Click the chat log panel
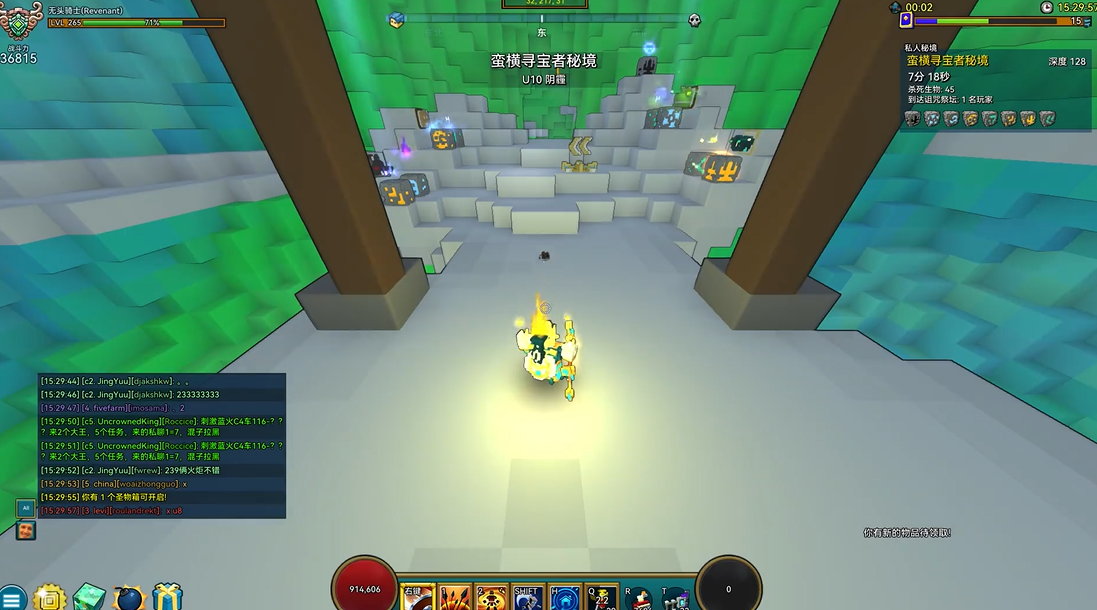Image resolution: width=1097 pixels, height=610 pixels. point(162,445)
